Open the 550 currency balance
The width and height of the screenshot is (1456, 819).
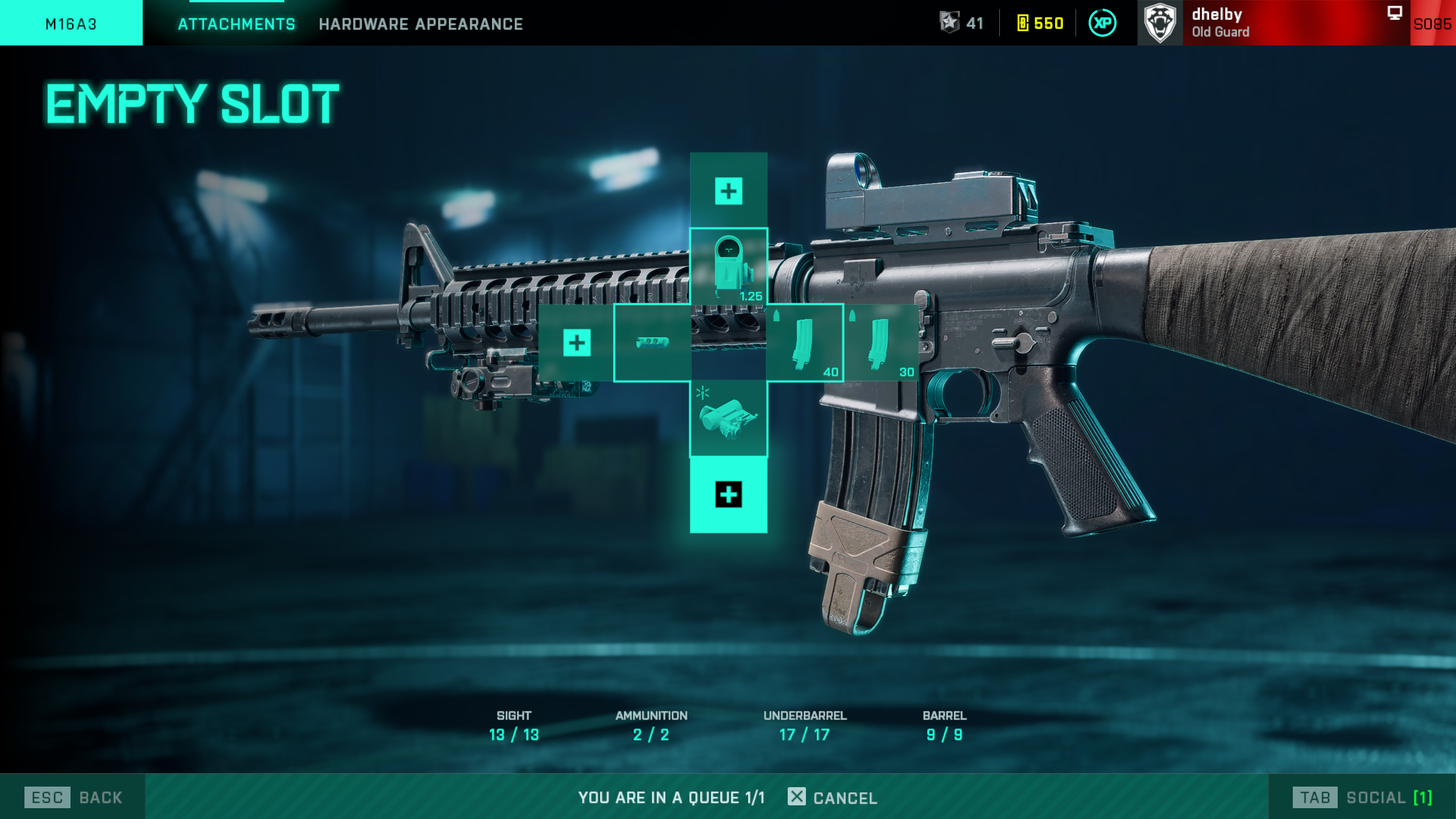click(1040, 23)
